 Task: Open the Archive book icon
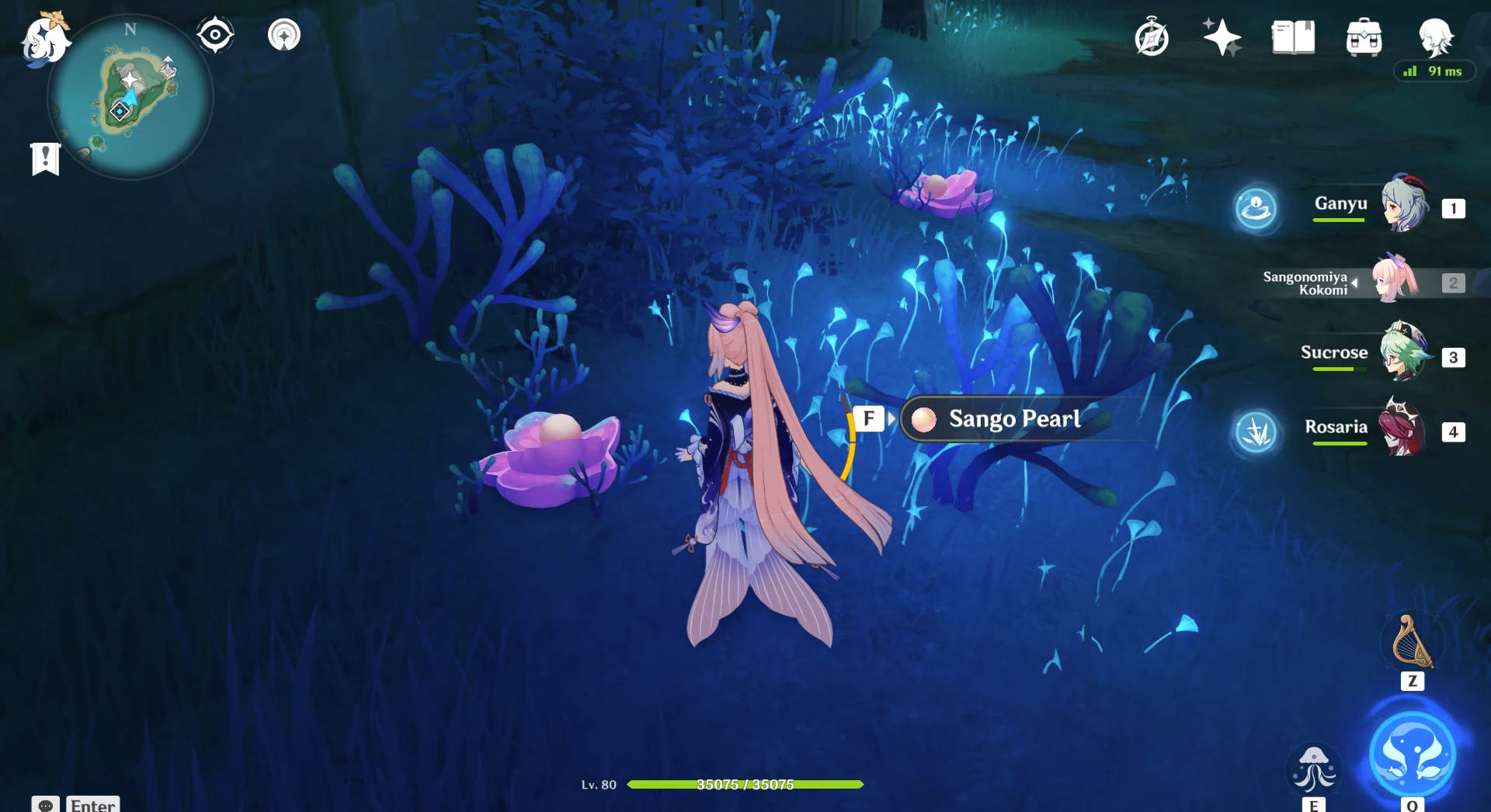pos(1293,37)
